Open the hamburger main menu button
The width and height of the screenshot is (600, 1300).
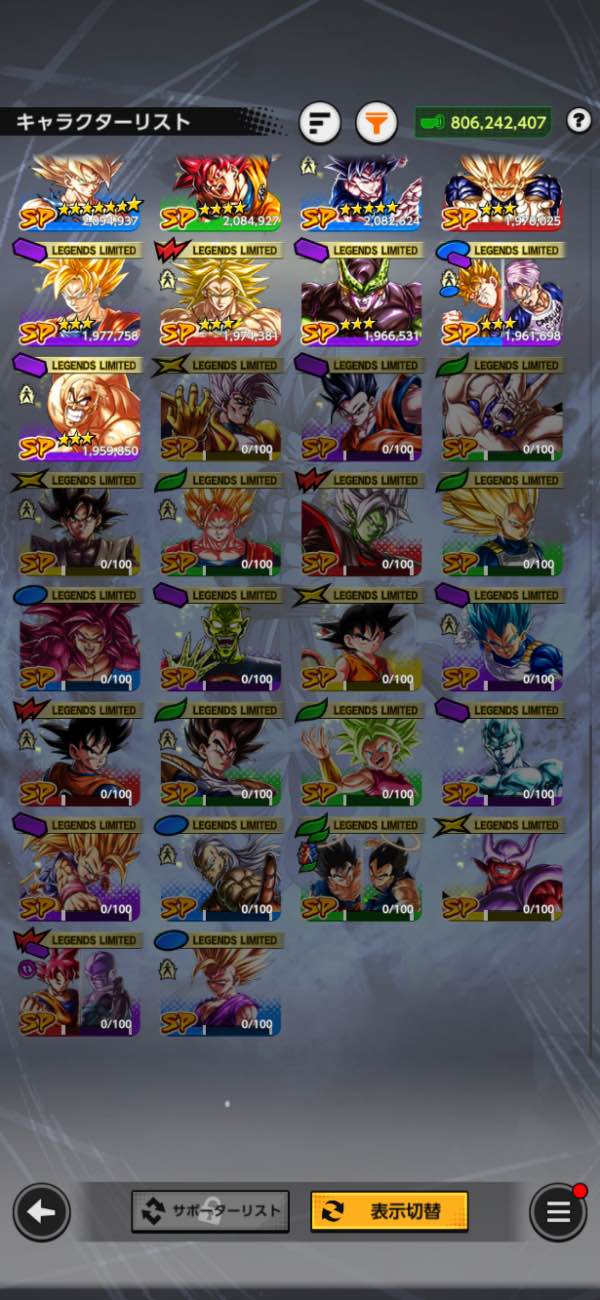[558, 1212]
